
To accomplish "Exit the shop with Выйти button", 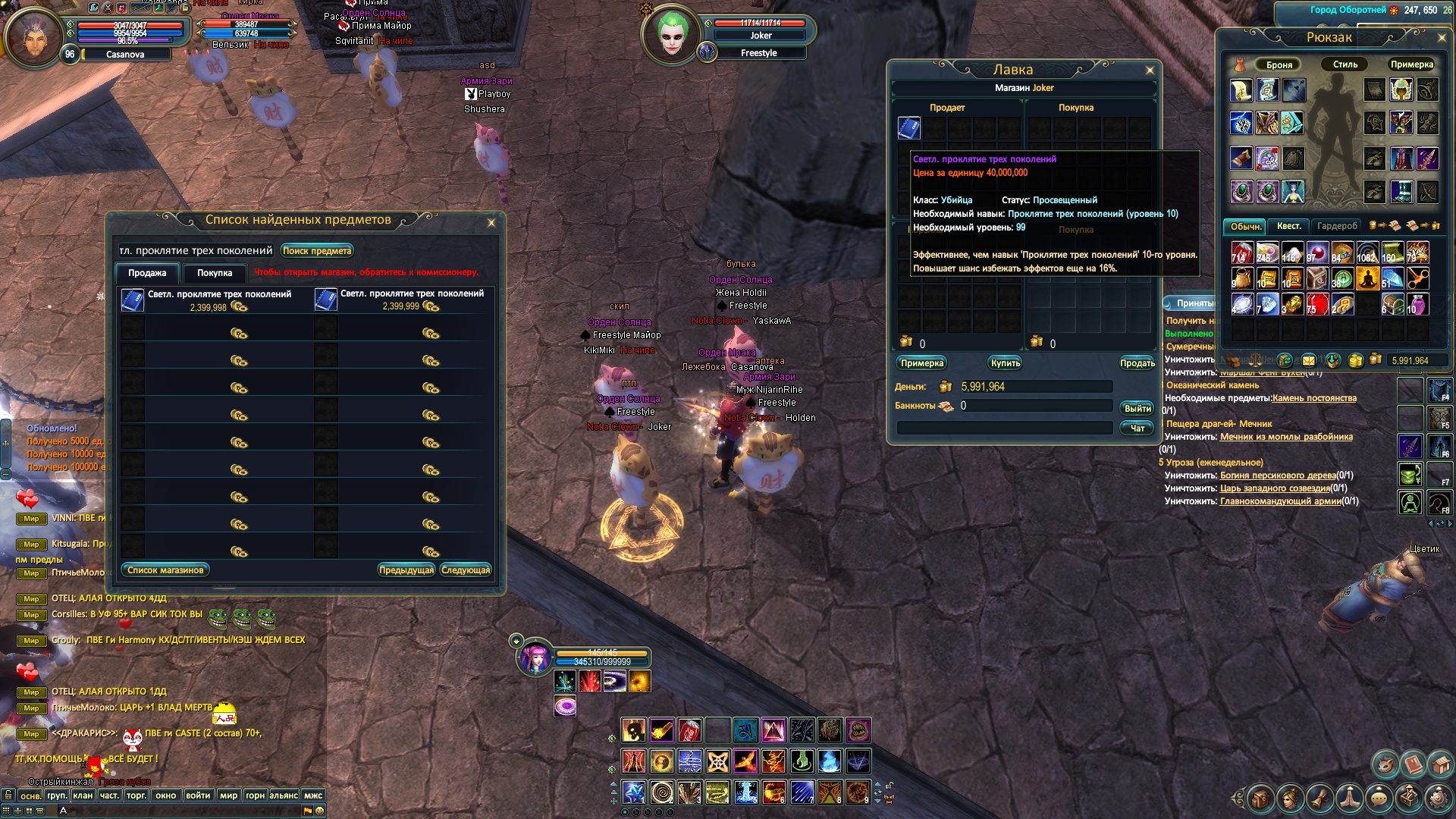I will (x=1137, y=409).
